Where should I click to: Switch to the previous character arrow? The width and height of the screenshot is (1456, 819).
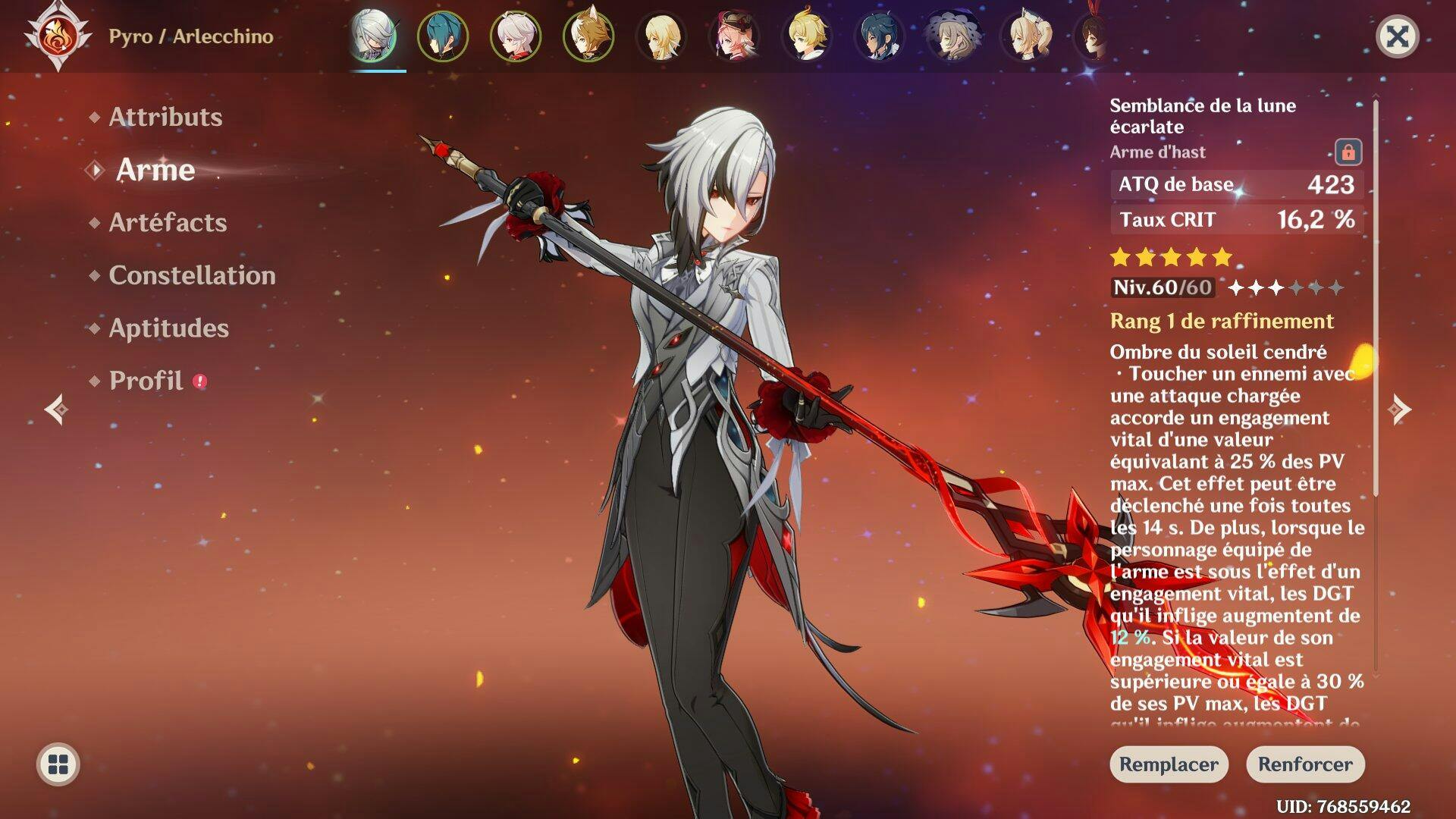56,409
